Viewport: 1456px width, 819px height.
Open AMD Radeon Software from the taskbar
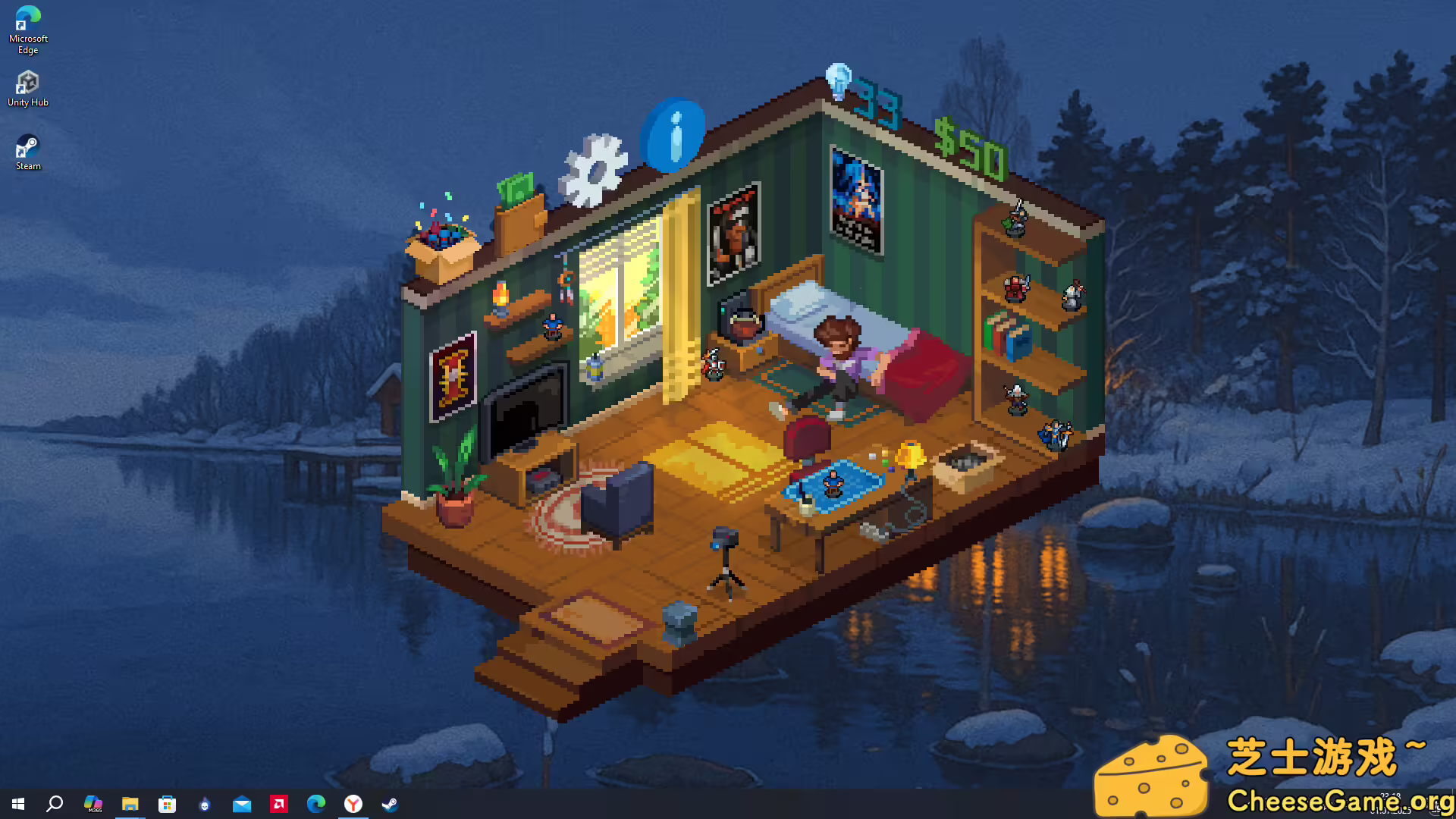tap(278, 804)
